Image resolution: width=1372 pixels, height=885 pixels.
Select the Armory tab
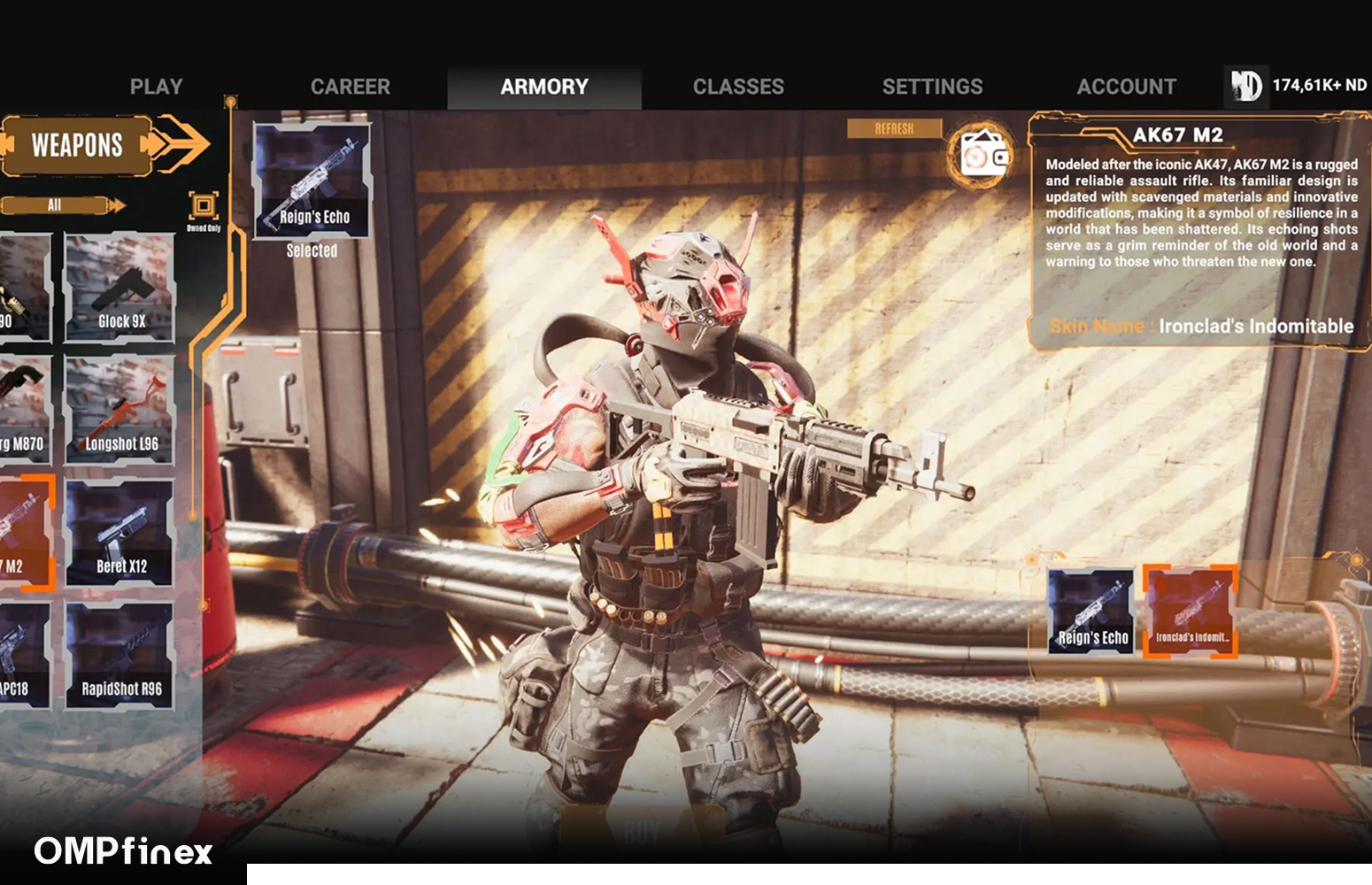point(543,87)
